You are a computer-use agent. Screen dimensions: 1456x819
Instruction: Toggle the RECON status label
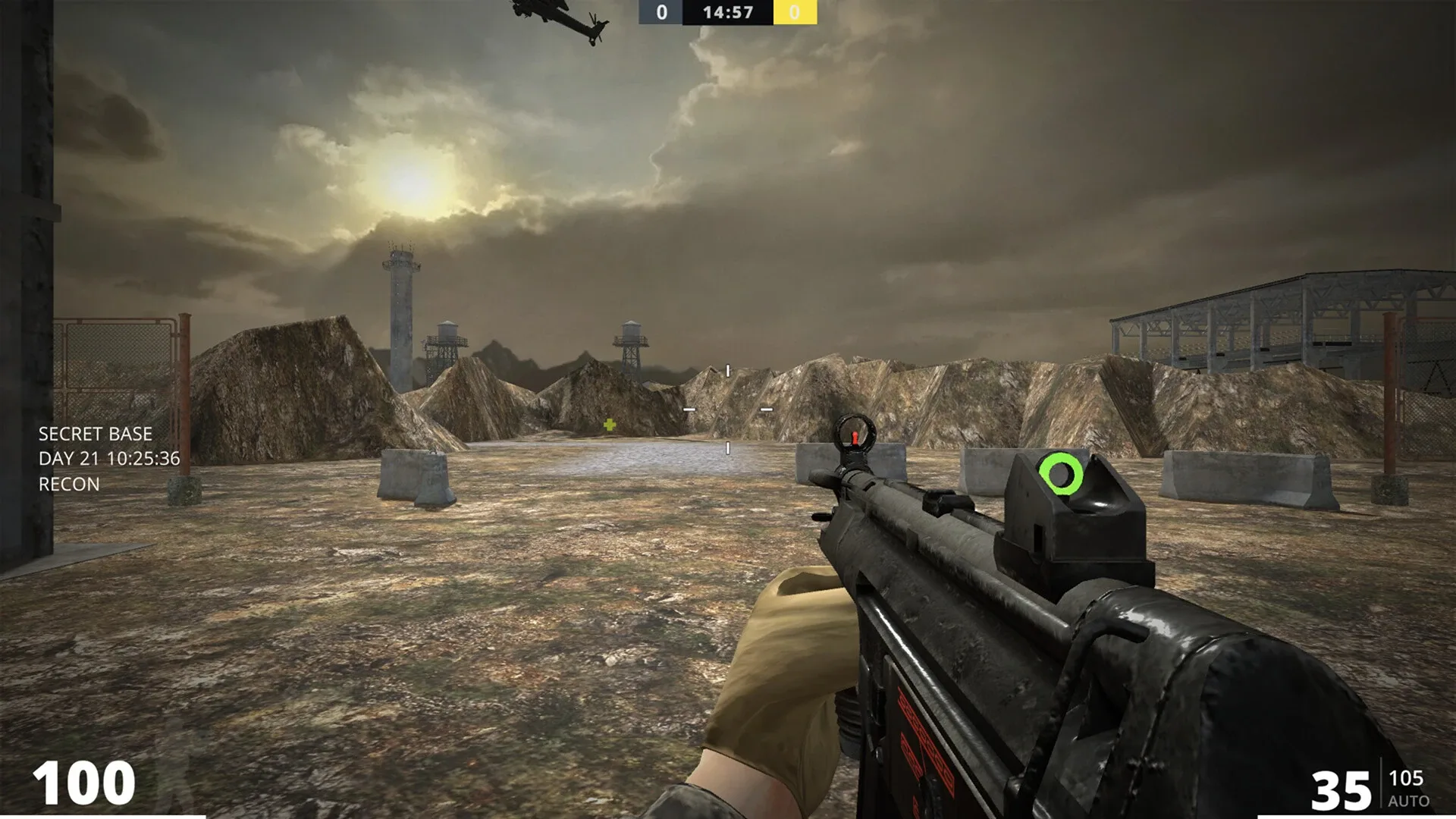point(67,484)
